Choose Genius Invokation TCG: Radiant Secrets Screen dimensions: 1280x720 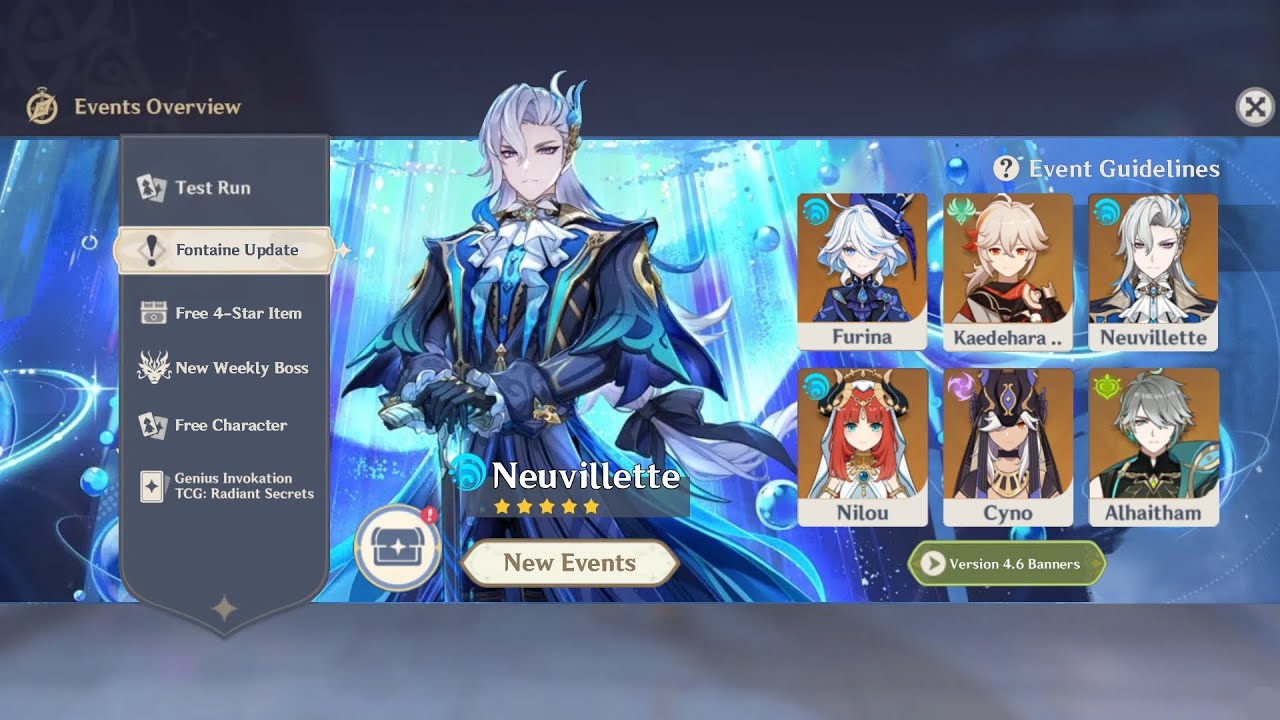click(243, 486)
